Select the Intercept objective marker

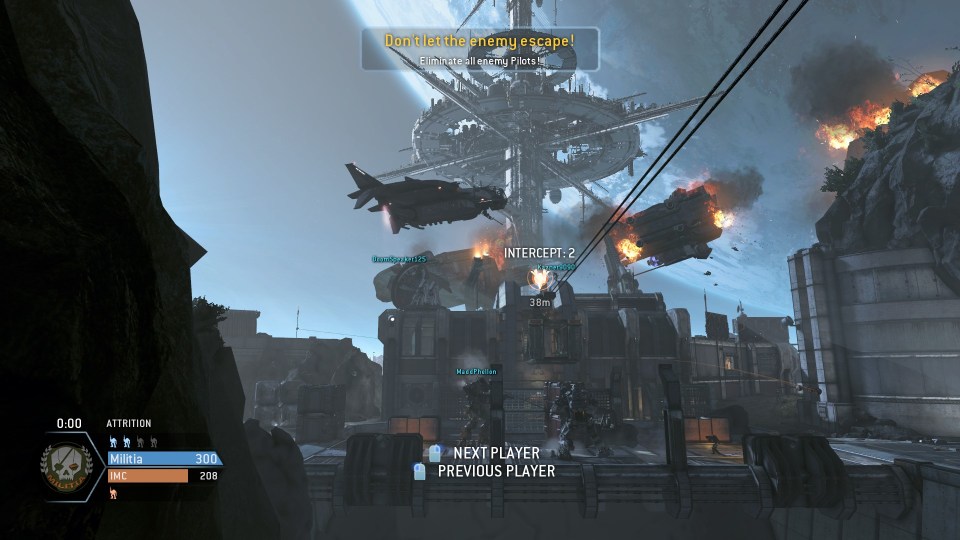point(539,253)
